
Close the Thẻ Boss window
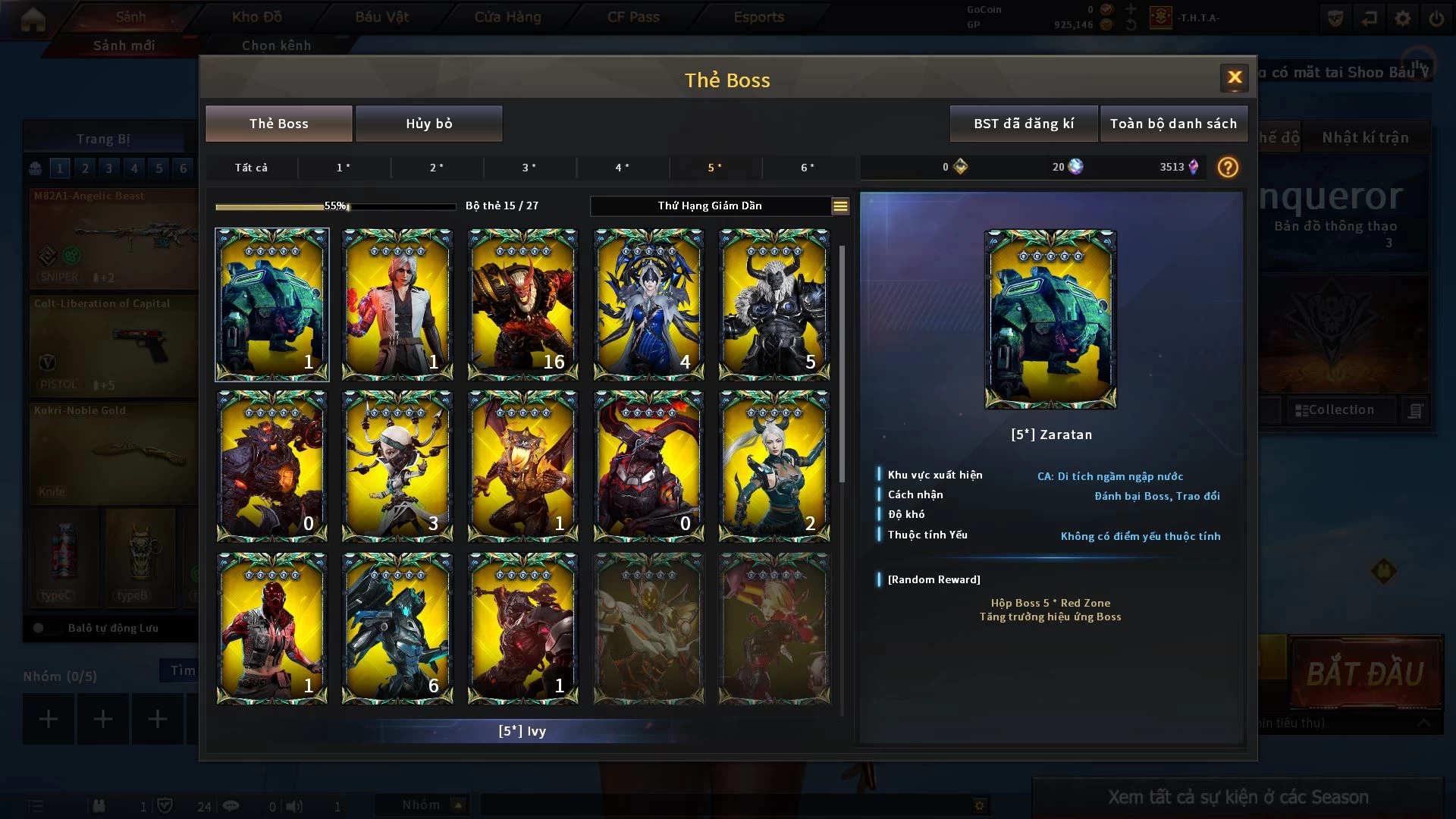pos(1234,77)
